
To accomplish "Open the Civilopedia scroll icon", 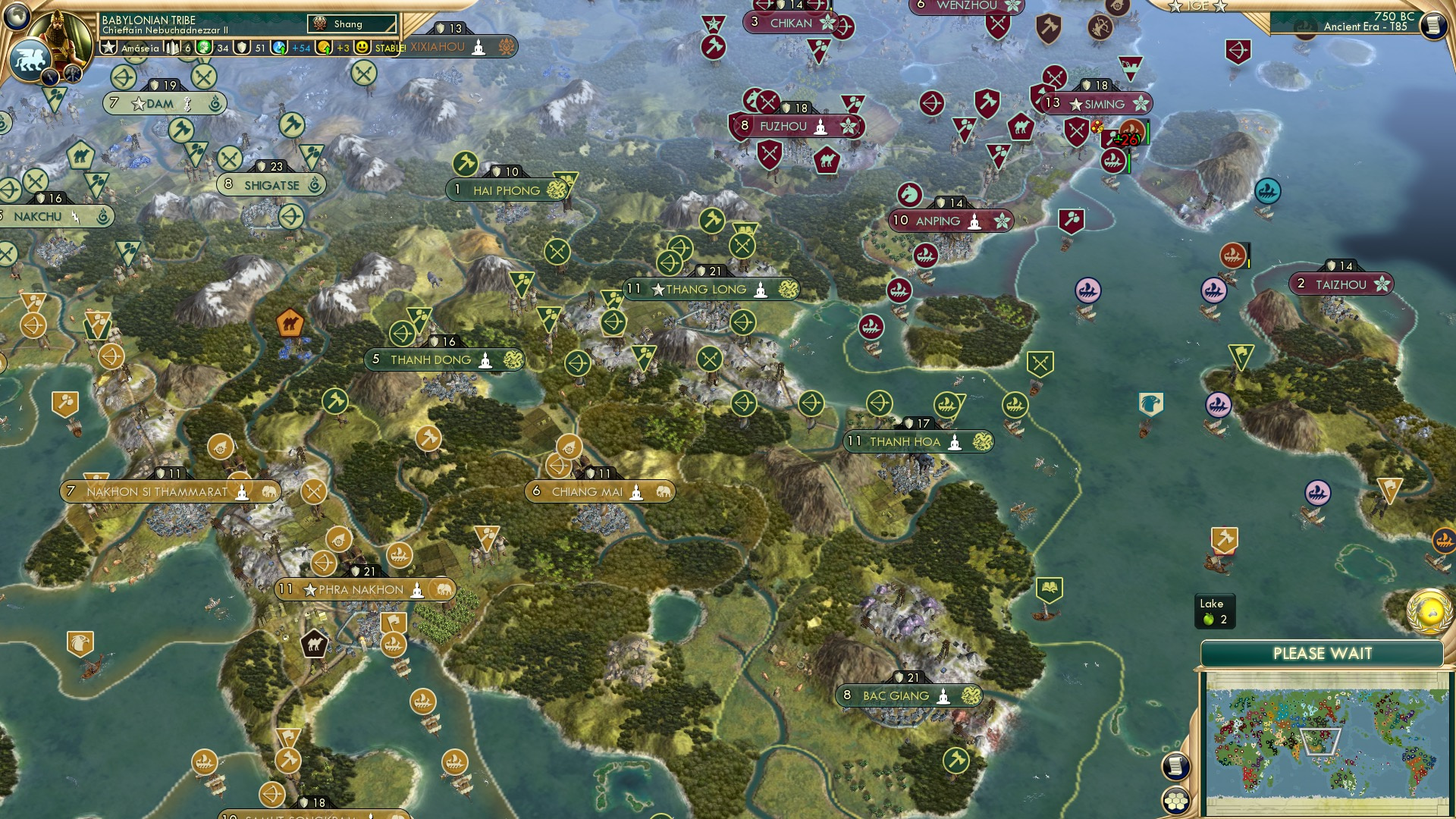I will [1434, 27].
